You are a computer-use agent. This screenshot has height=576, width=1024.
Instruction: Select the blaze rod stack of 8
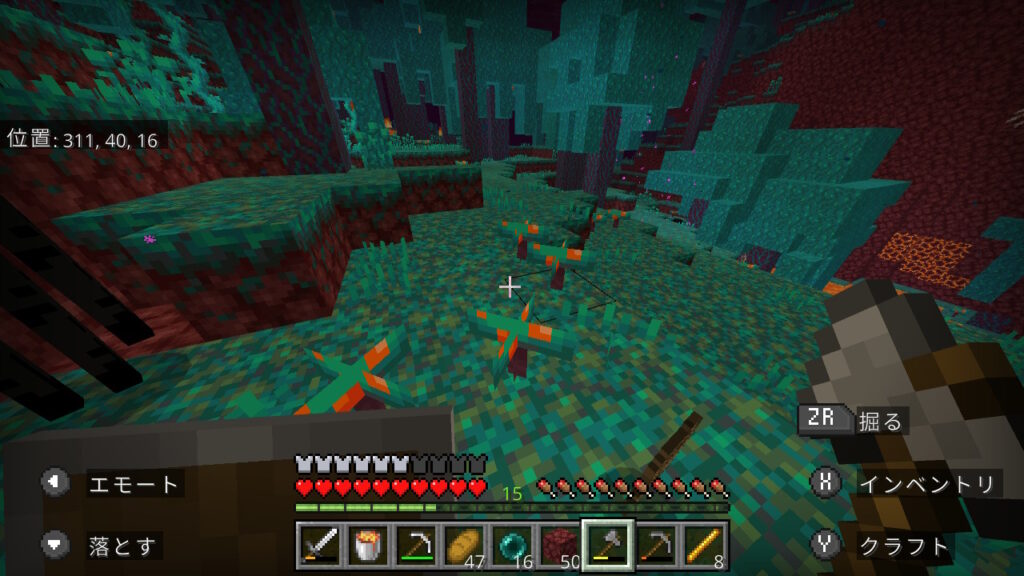pyautogui.click(x=702, y=545)
